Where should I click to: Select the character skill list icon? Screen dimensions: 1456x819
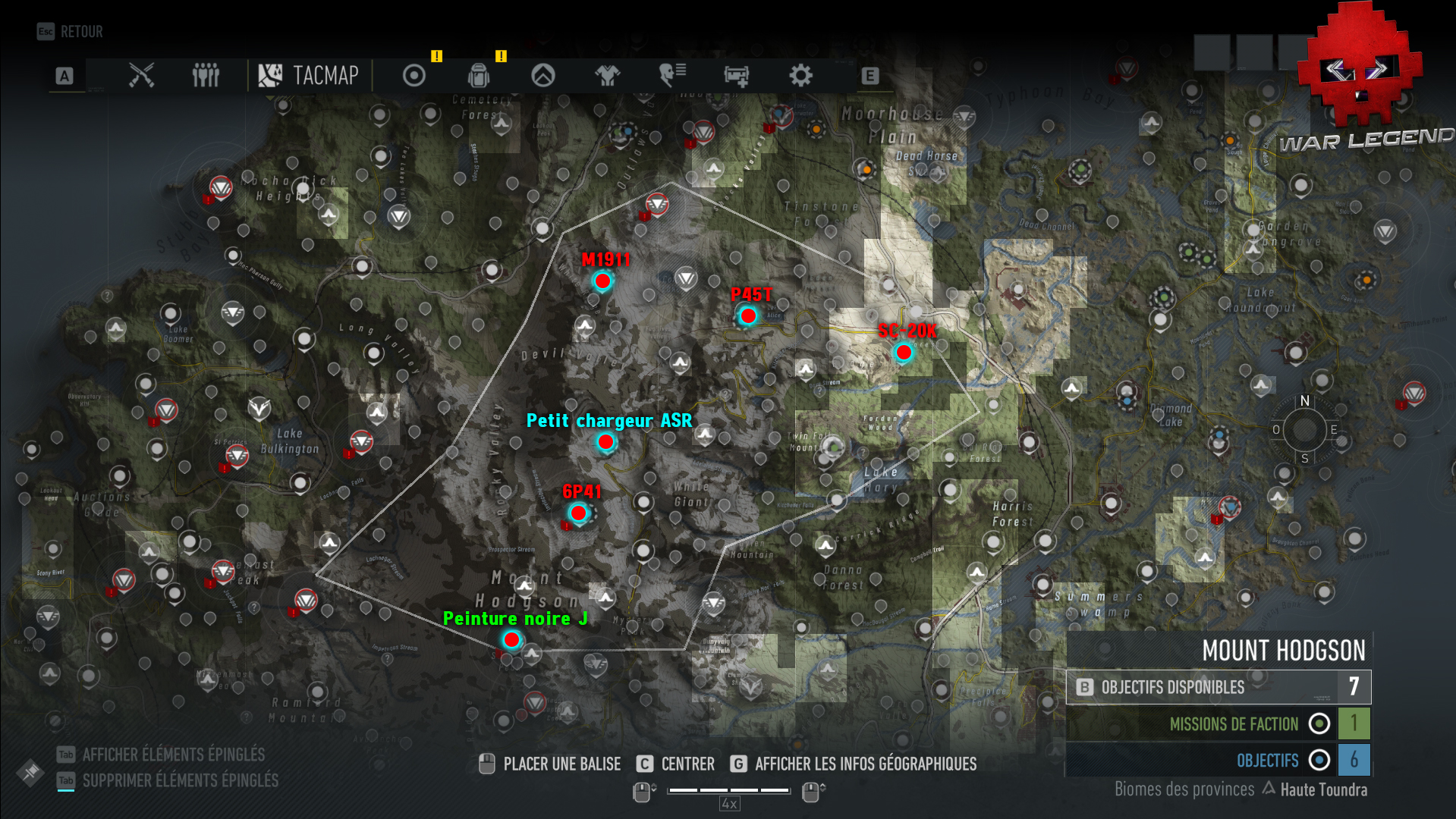(671, 76)
